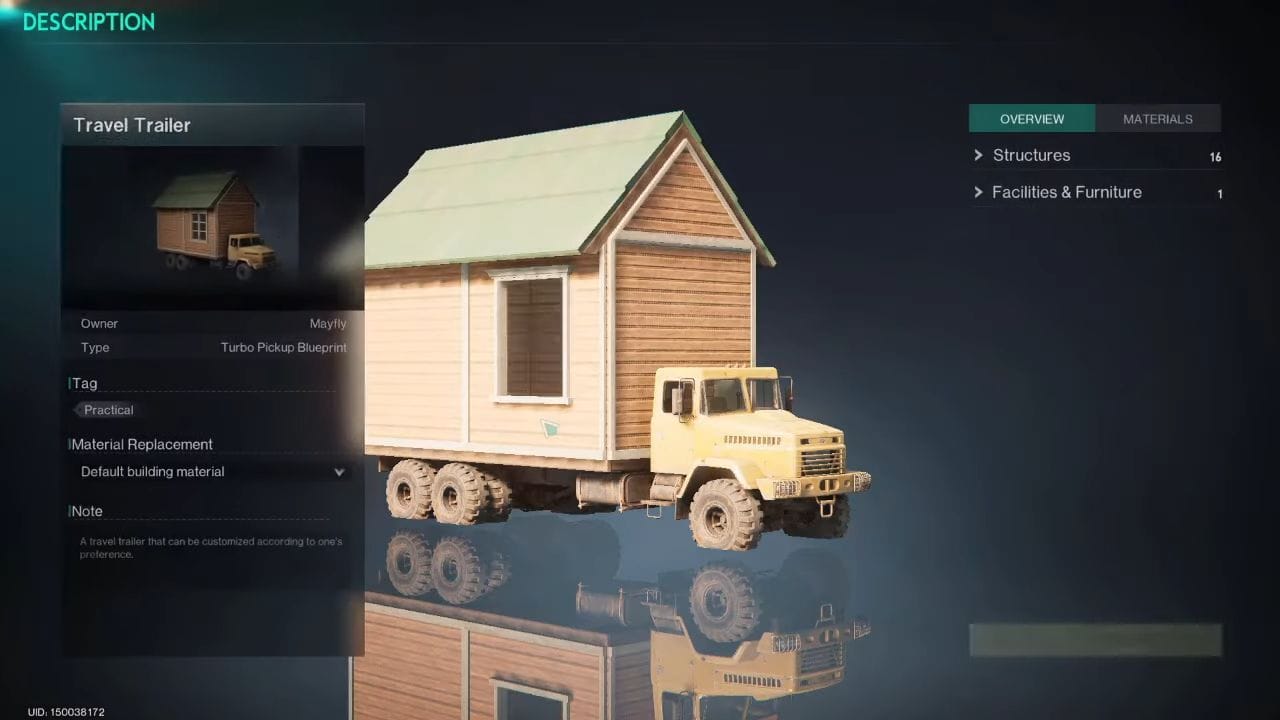
Task: Select the Overview tab
Action: [x=1032, y=118]
